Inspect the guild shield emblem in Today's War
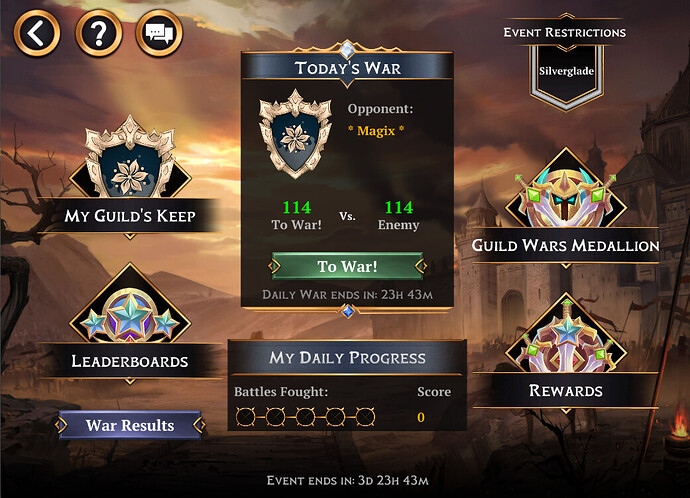This screenshot has width=690, height=498. point(295,137)
